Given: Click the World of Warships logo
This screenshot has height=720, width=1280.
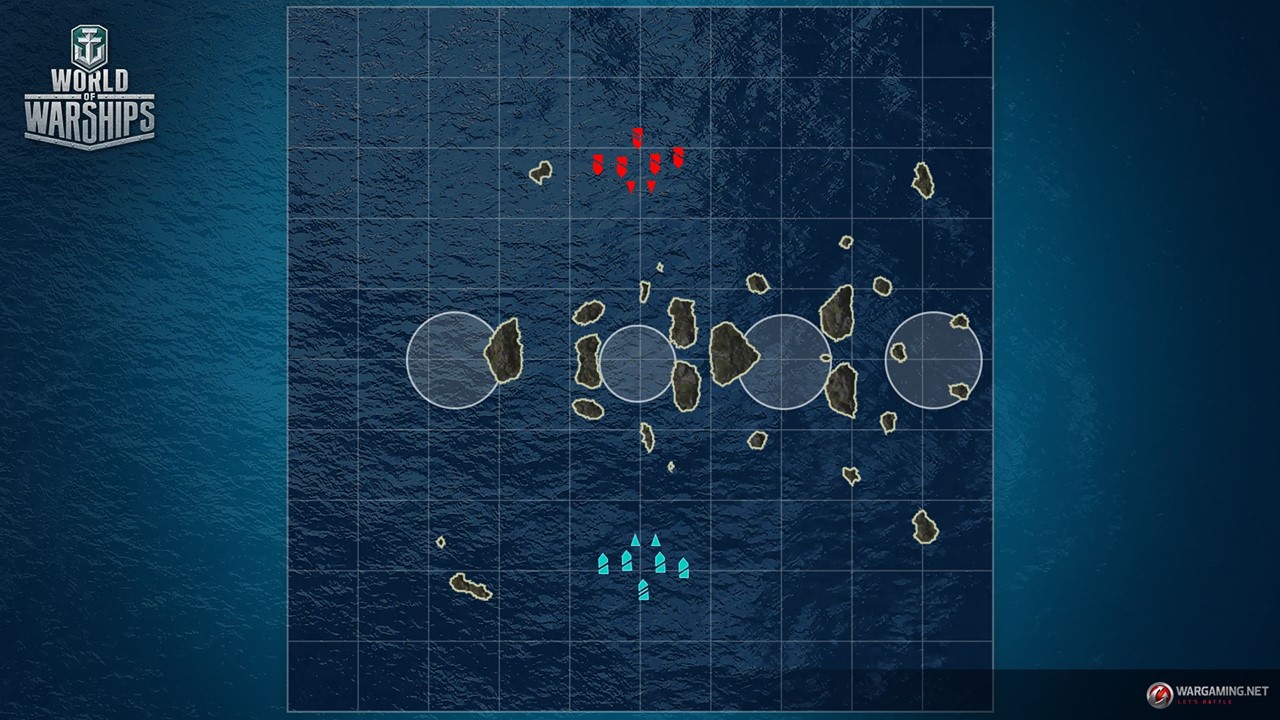Looking at the screenshot, I should [x=89, y=87].
